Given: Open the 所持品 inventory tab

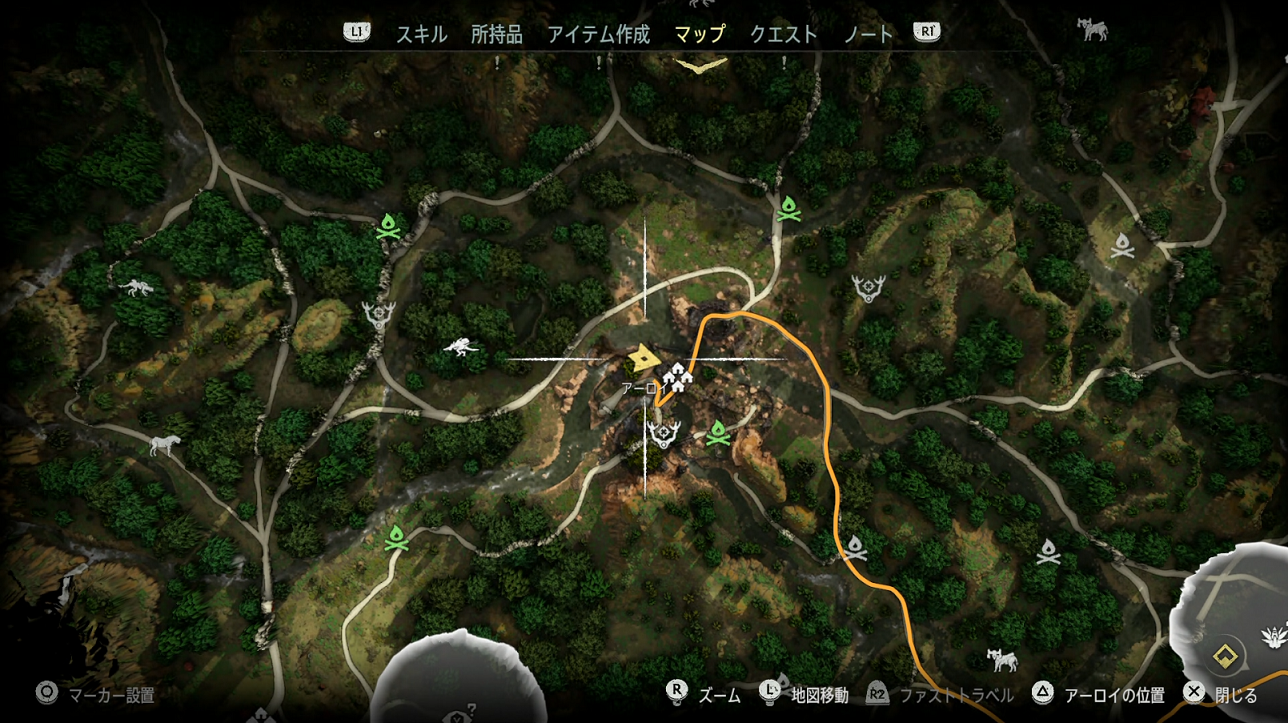Looking at the screenshot, I should 496,34.
